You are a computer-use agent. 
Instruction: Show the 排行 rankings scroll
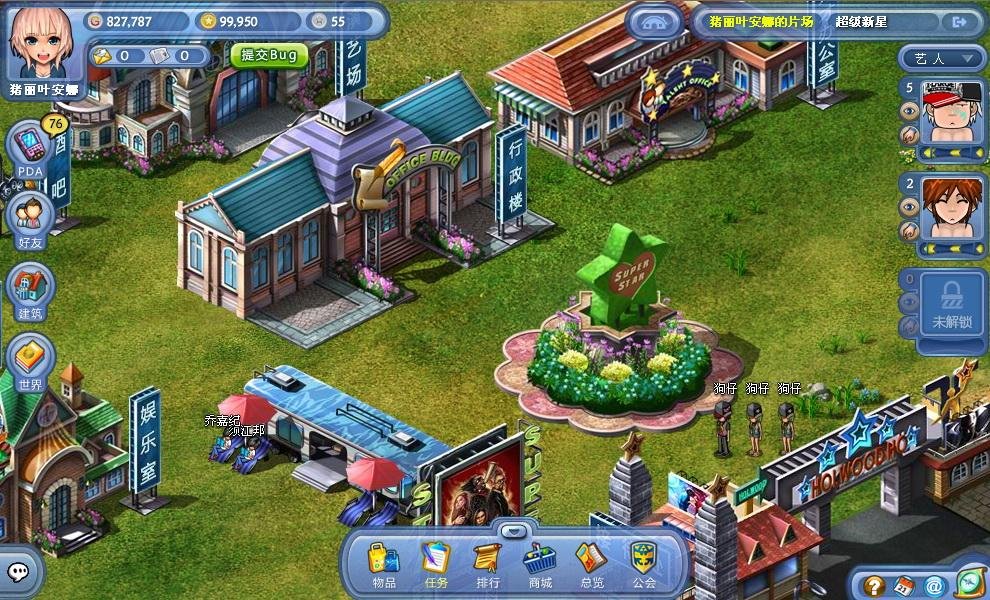[487, 561]
